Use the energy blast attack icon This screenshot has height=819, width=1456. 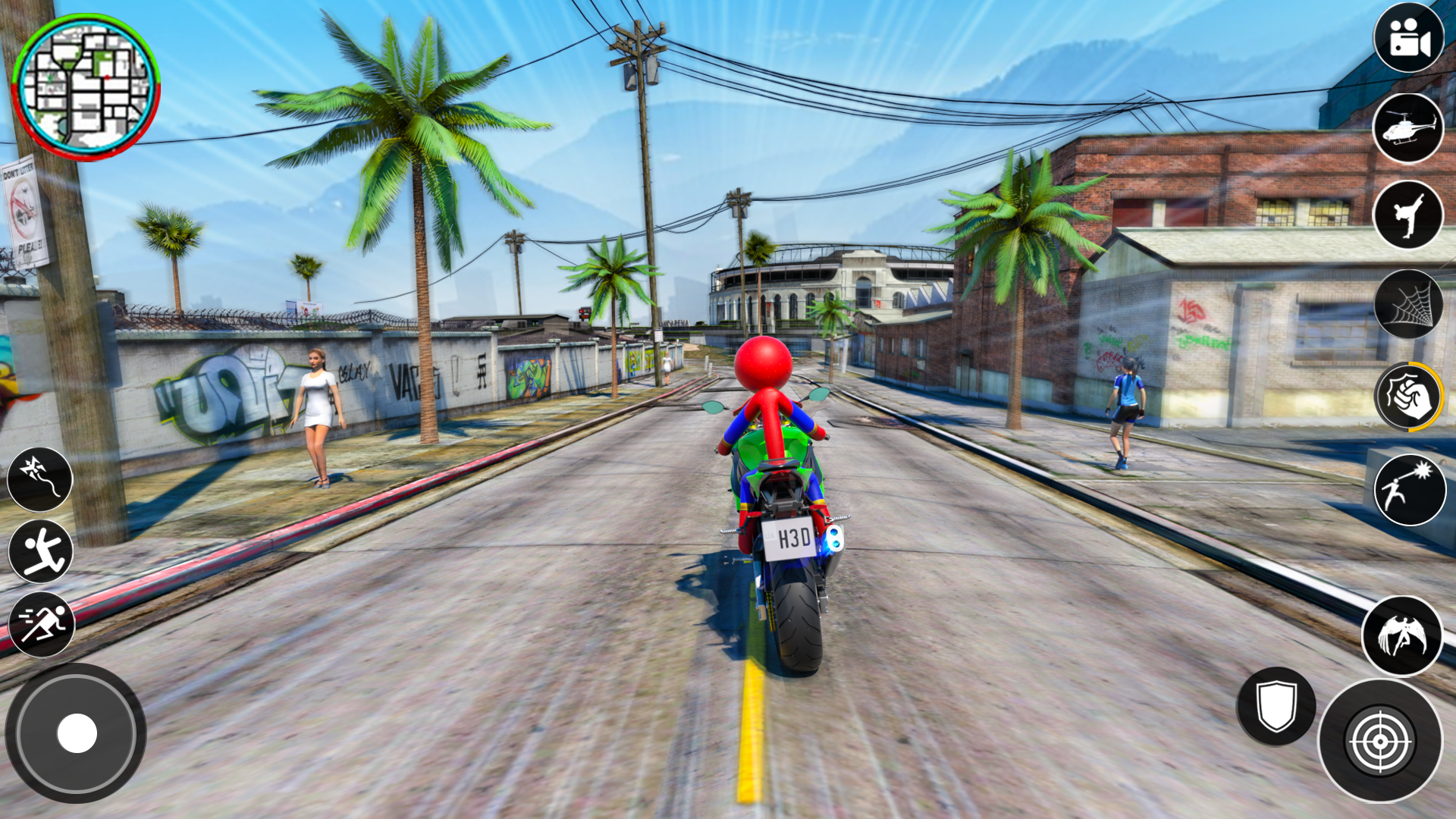(1409, 490)
